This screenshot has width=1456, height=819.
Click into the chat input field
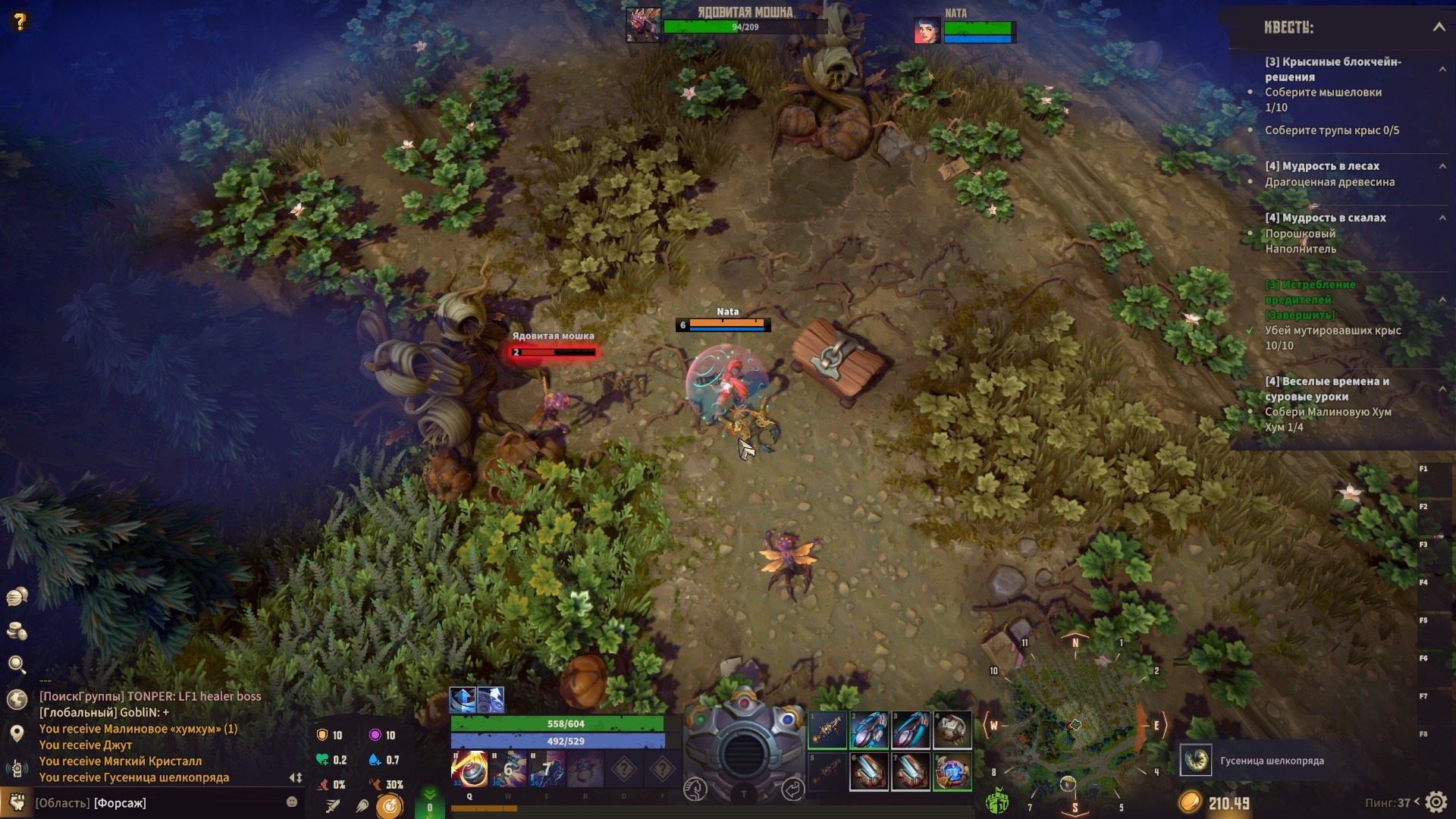pyautogui.click(x=159, y=802)
